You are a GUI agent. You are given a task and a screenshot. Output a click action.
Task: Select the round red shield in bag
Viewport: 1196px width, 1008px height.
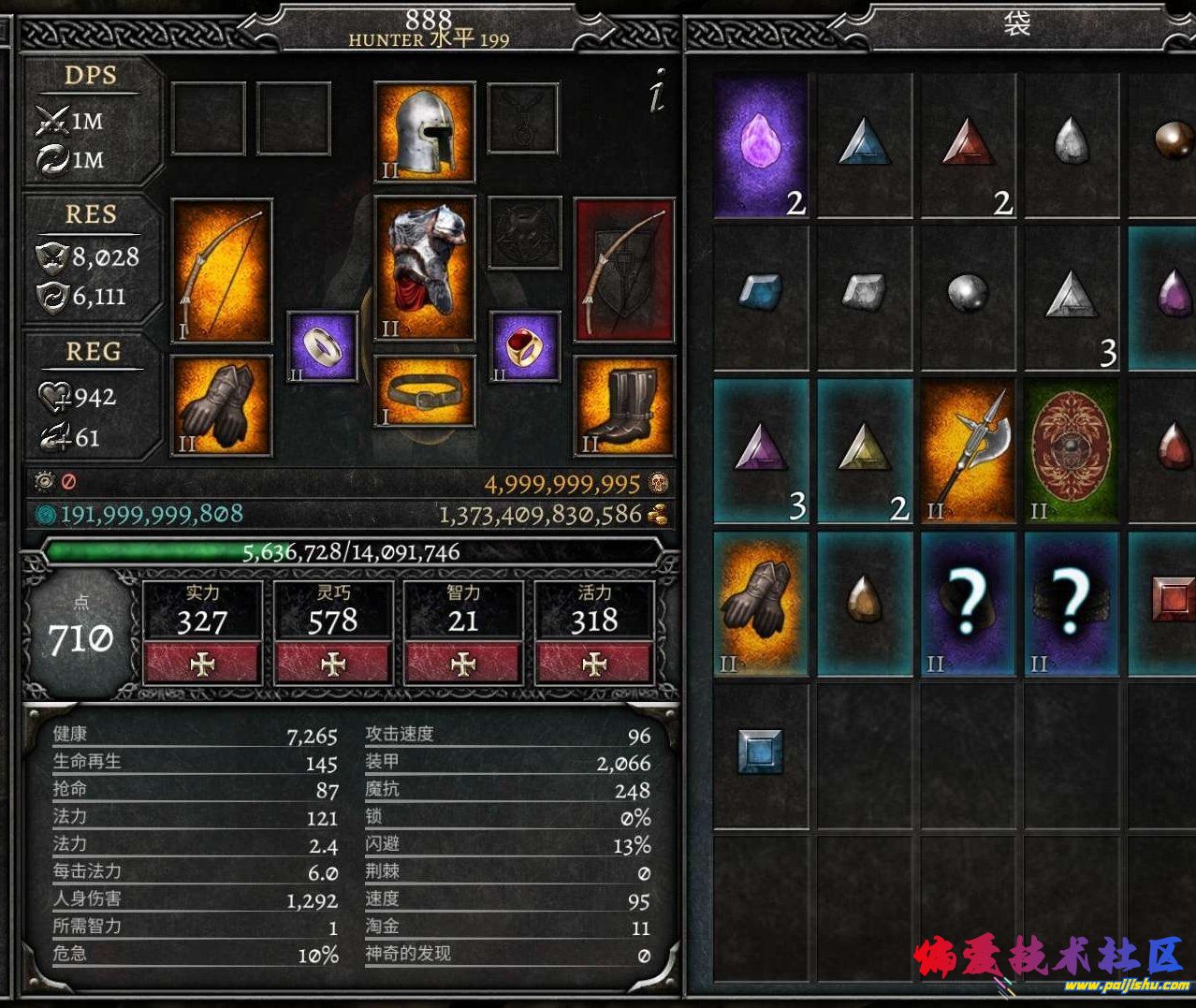pyautogui.click(x=1072, y=449)
